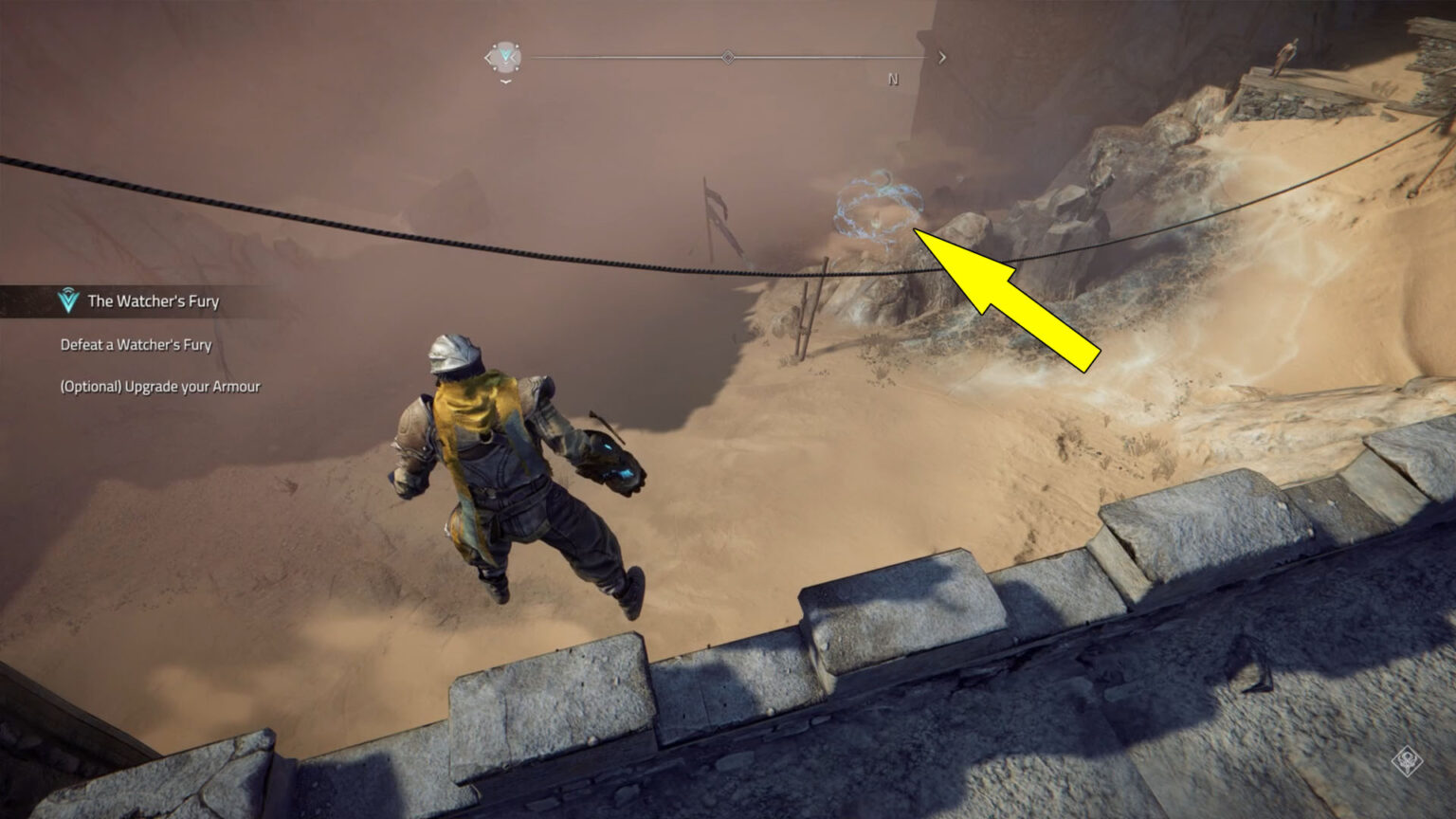Toggle the optional Upgrade your Armour objective
The height and width of the screenshot is (819, 1456).
pyautogui.click(x=161, y=387)
